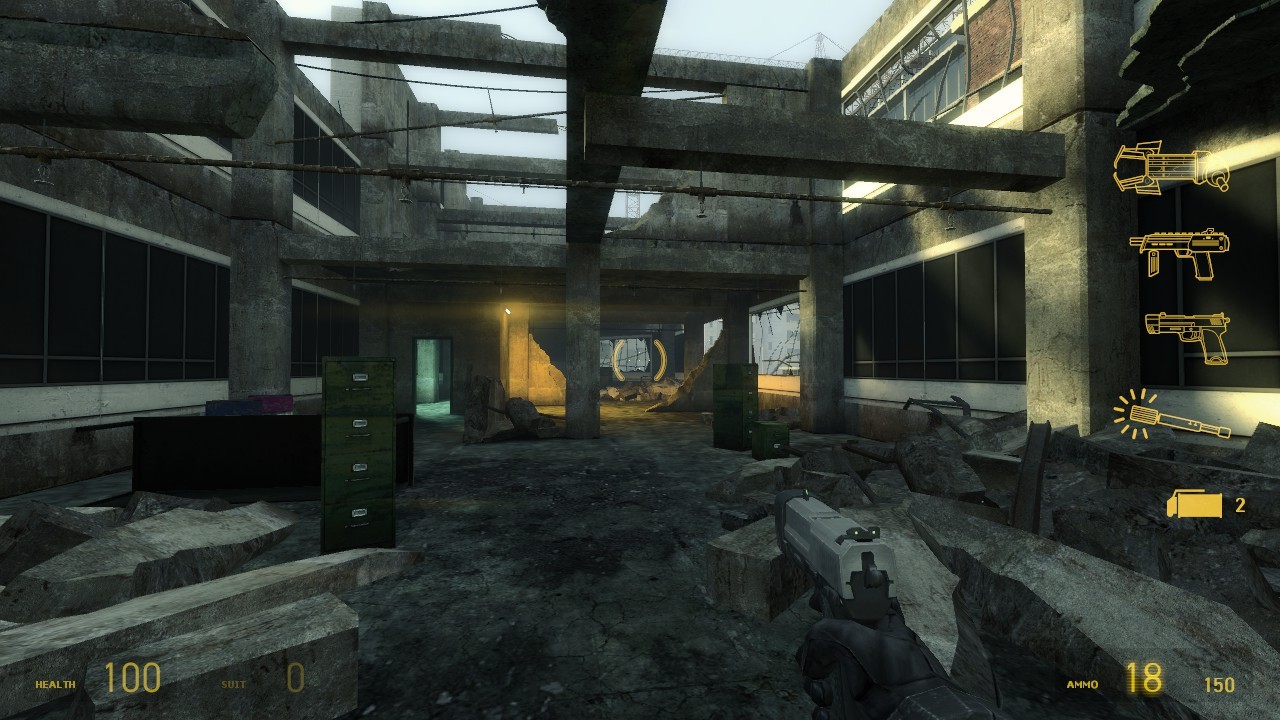Choose the pistol weapon icon
The height and width of the screenshot is (720, 1280).
(1187, 336)
